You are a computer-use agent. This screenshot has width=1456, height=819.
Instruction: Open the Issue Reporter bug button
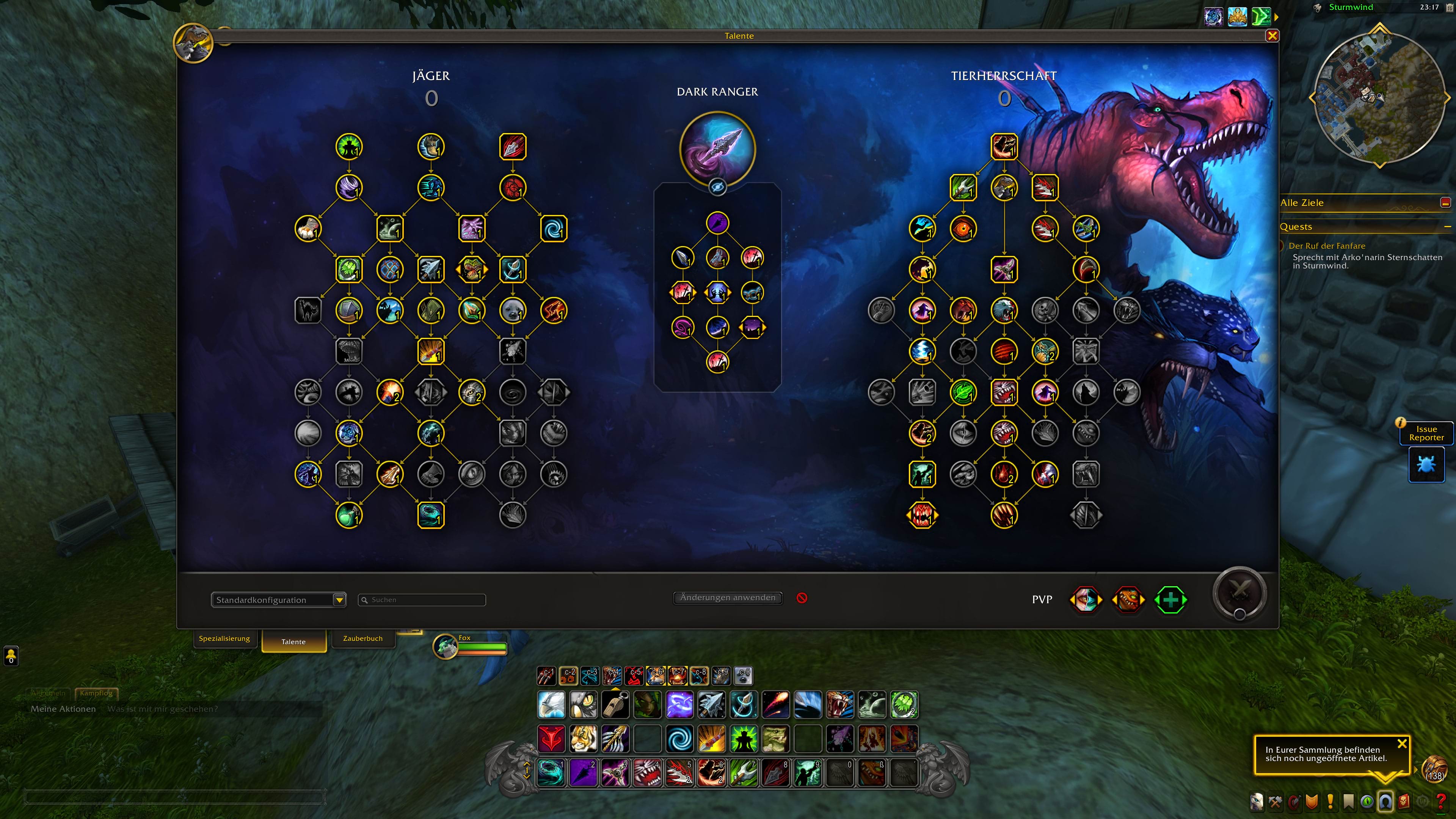tap(1426, 465)
